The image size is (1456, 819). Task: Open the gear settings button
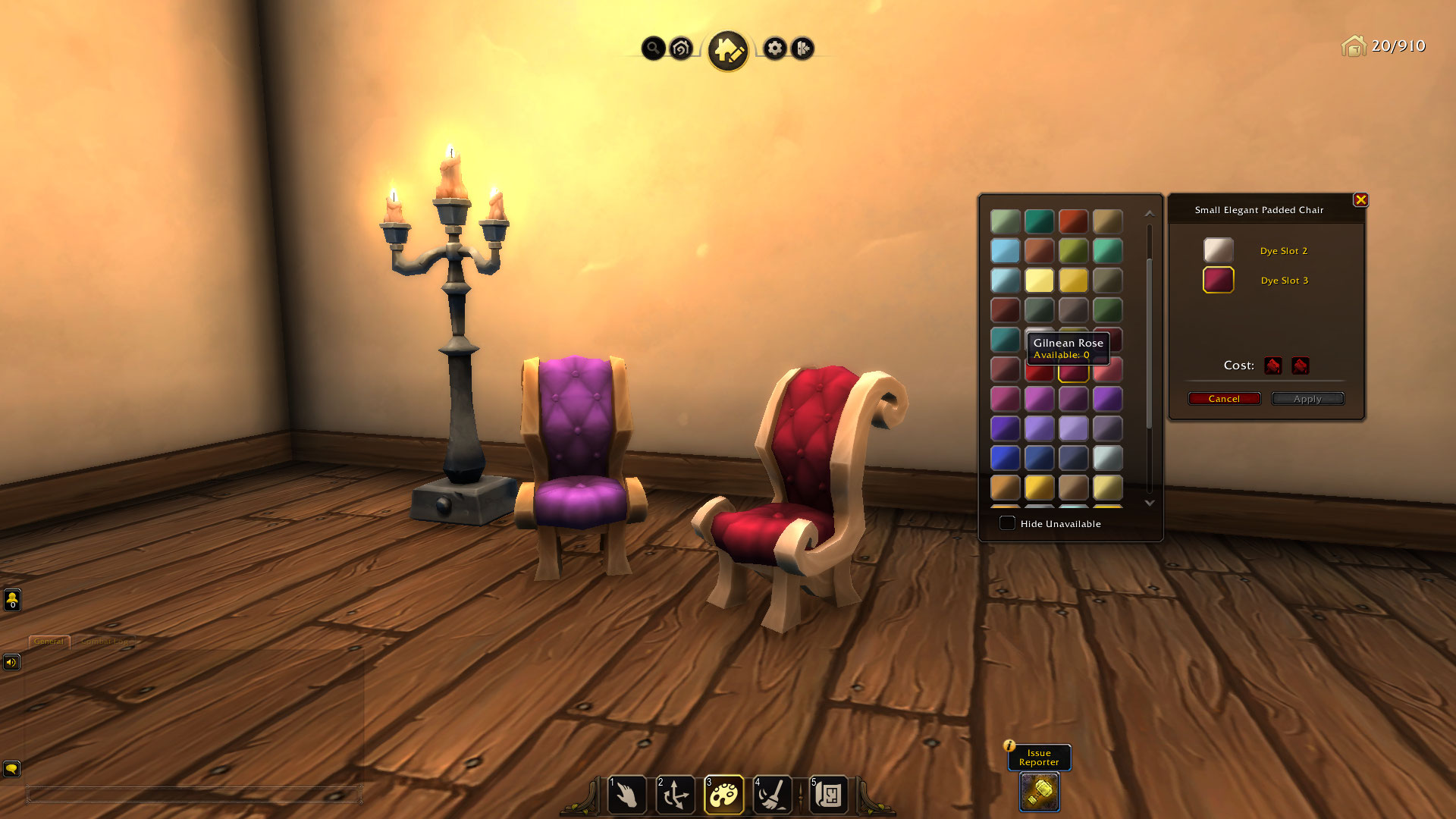click(x=774, y=49)
